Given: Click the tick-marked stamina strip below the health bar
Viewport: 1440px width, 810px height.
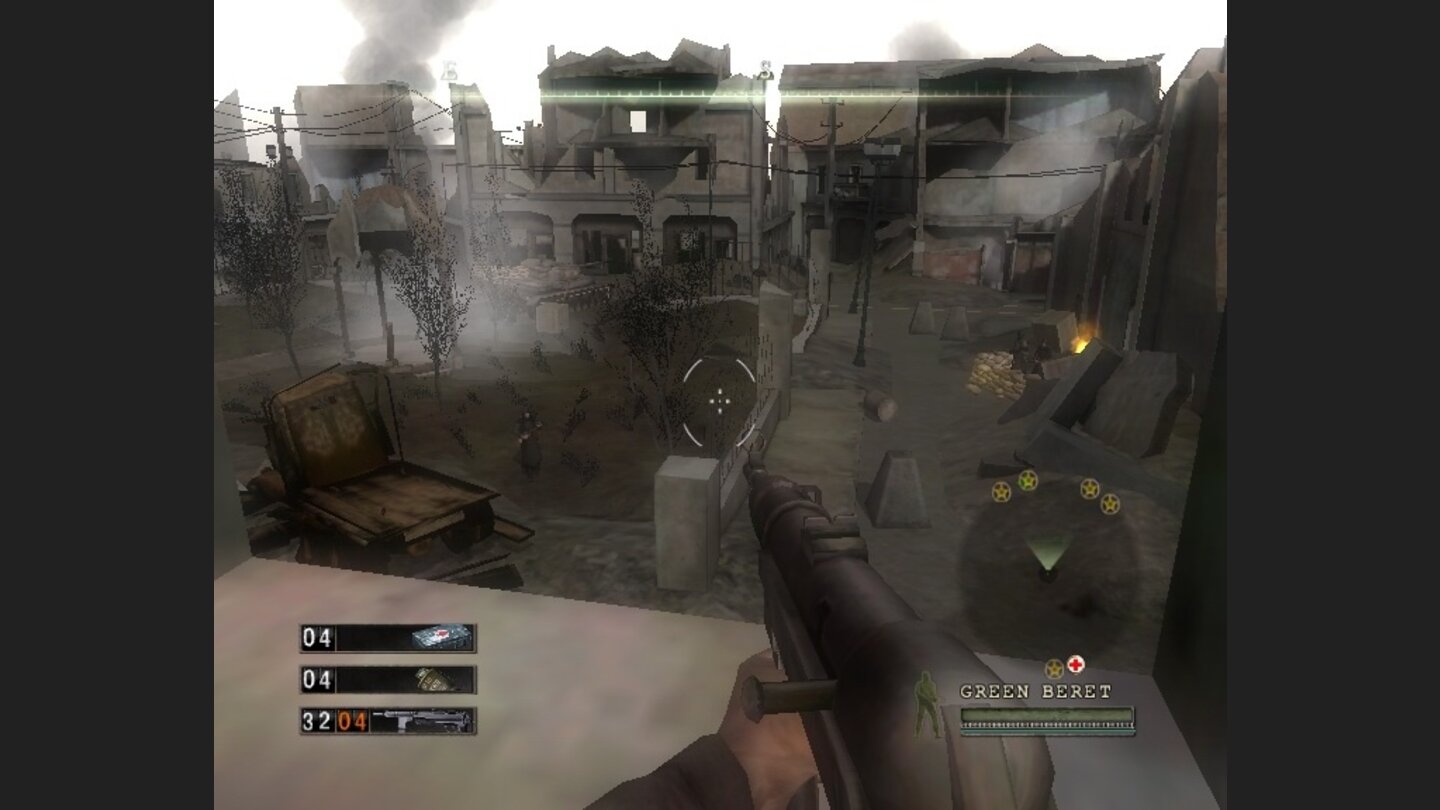Looking at the screenshot, I should click(1047, 724).
